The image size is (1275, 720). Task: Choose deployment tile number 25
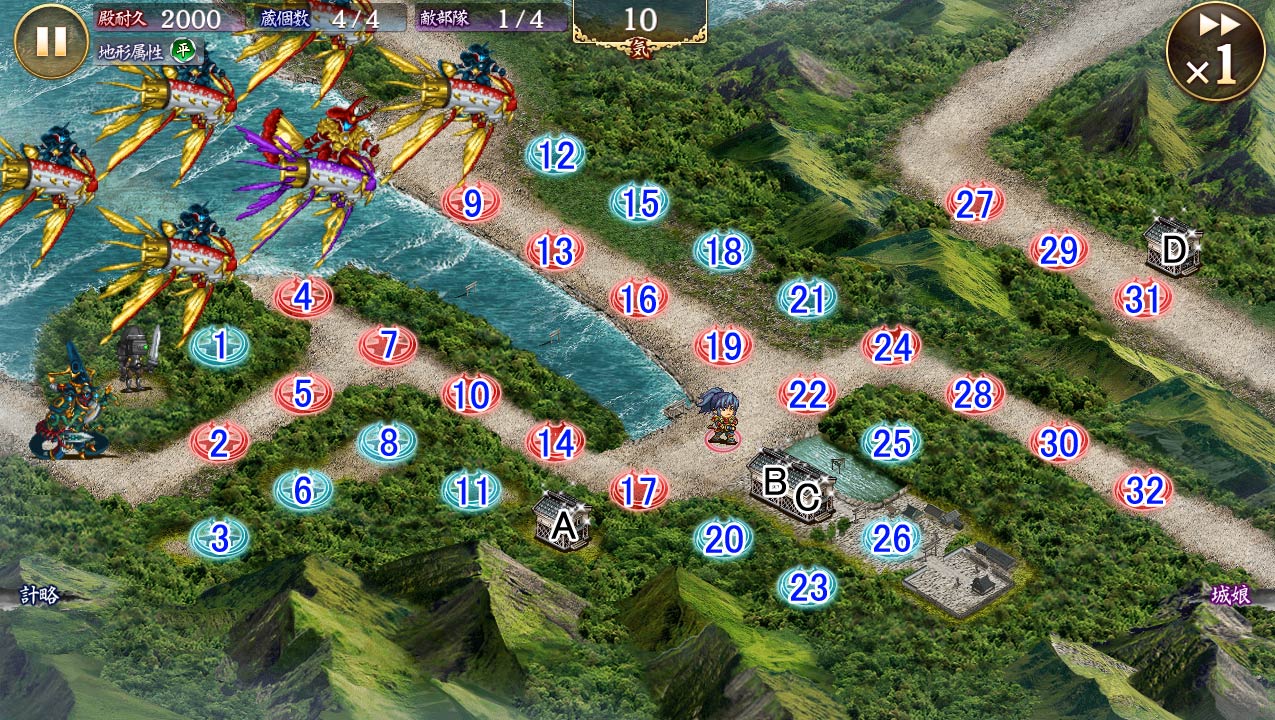click(891, 443)
